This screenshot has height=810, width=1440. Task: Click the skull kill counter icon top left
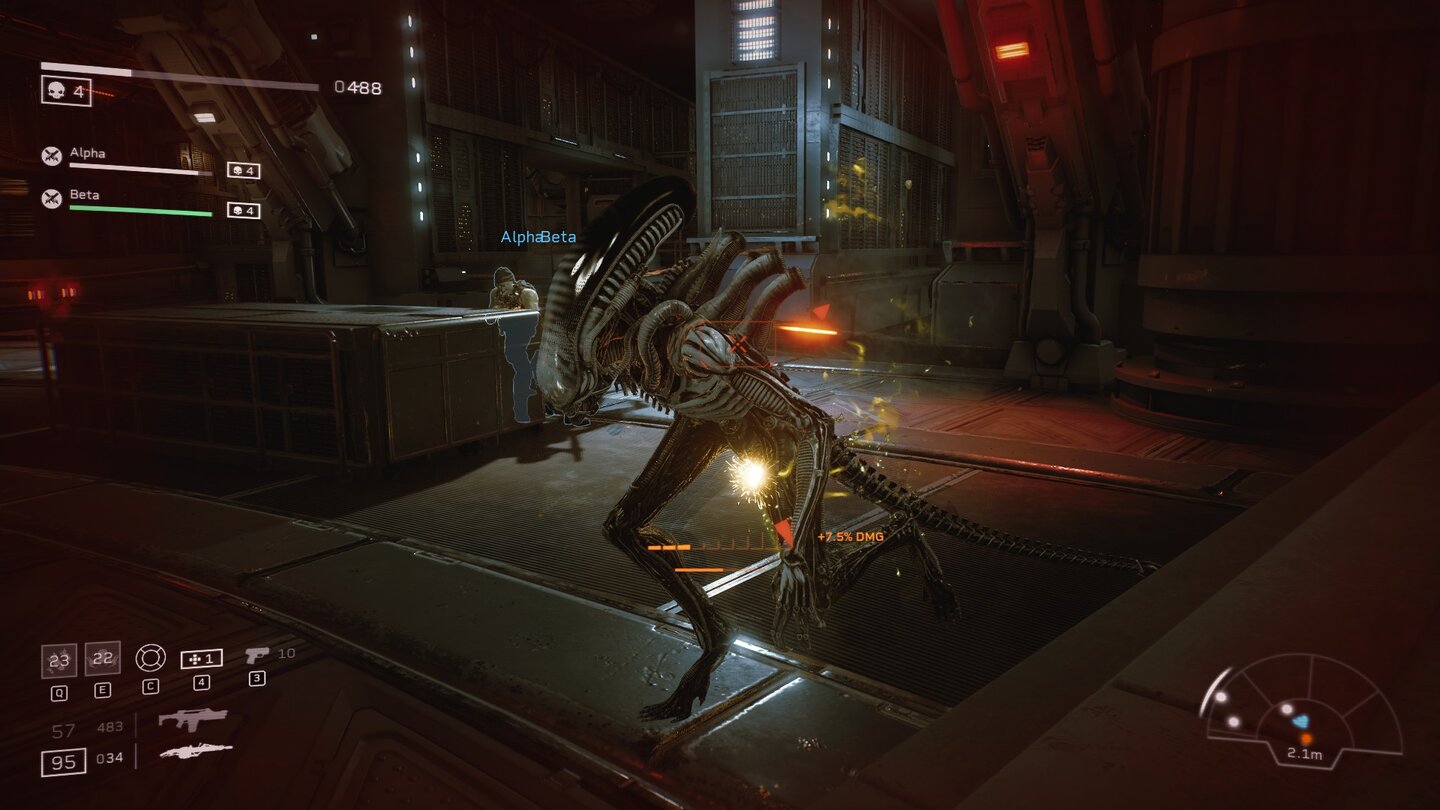click(x=55, y=88)
